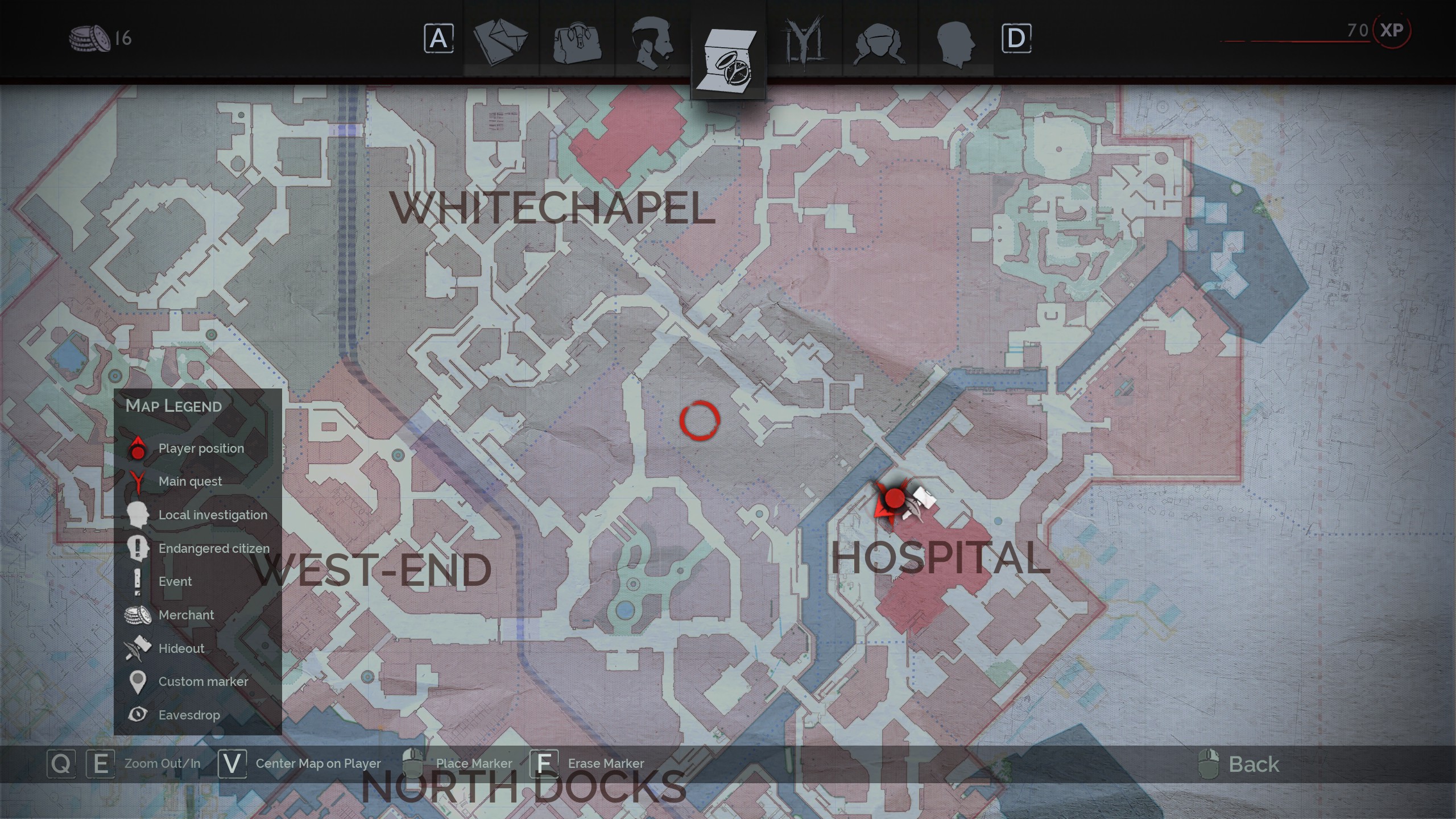Choose the Merchant legend entry
Viewport: 1456px width, 819px height.
tap(186, 615)
